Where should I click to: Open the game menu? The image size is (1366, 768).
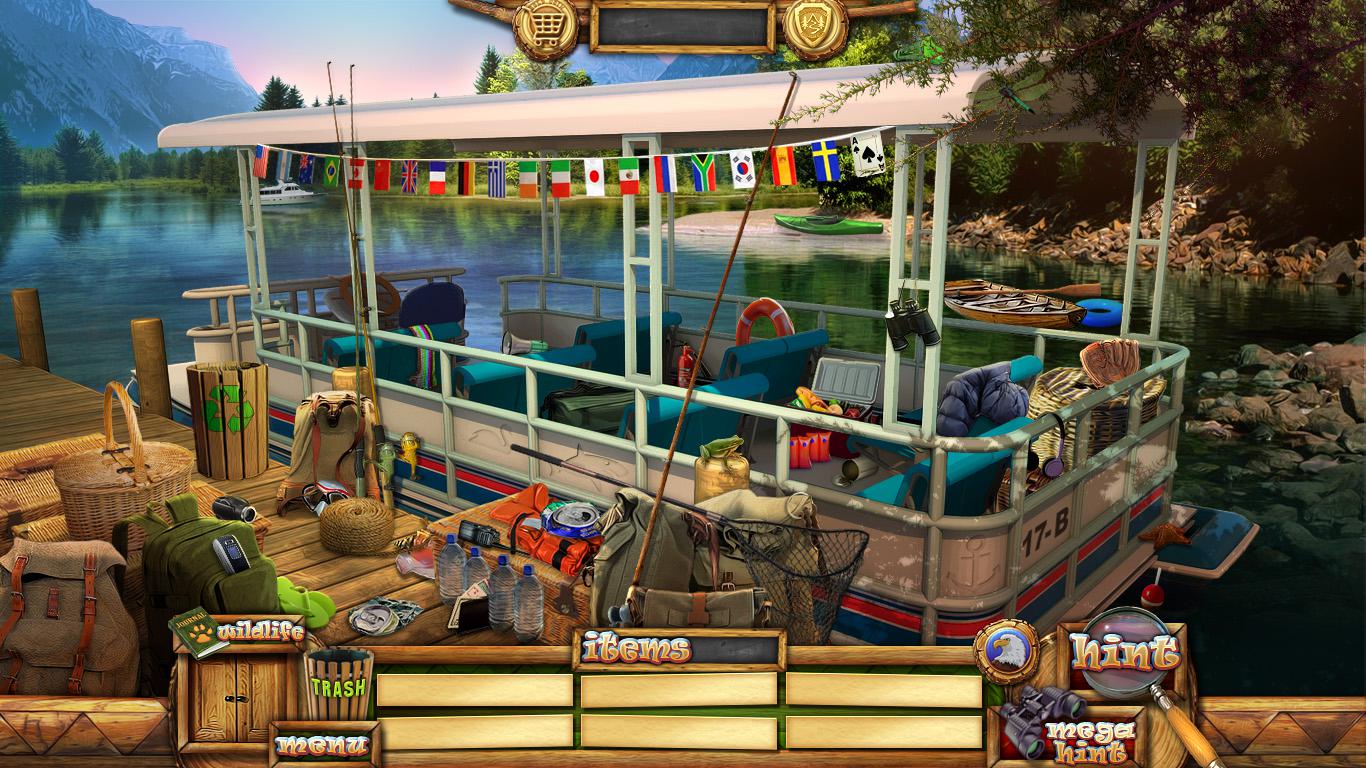click(323, 744)
